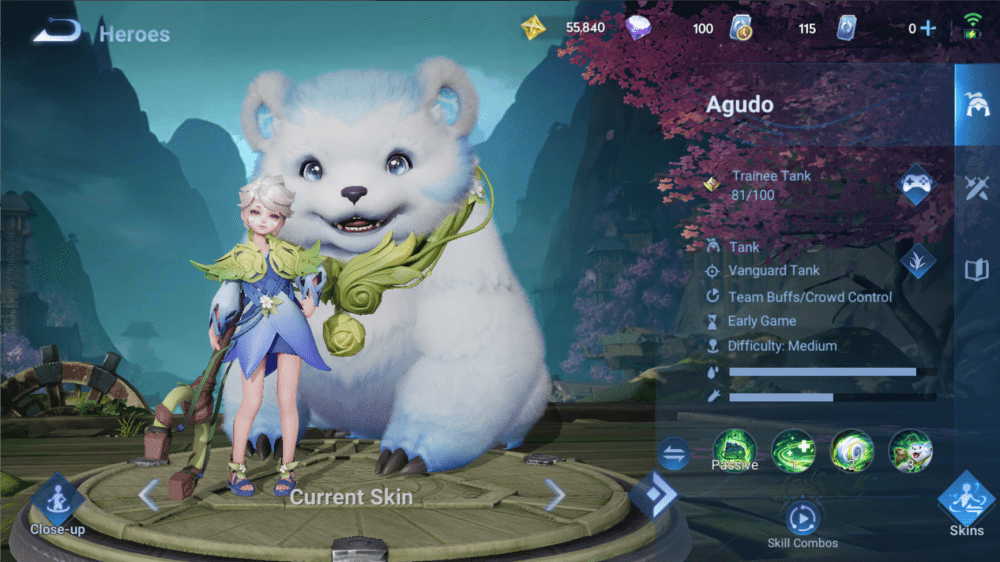Switch to the hero helmet tab
Screen dimensions: 1000x562
click(975, 104)
